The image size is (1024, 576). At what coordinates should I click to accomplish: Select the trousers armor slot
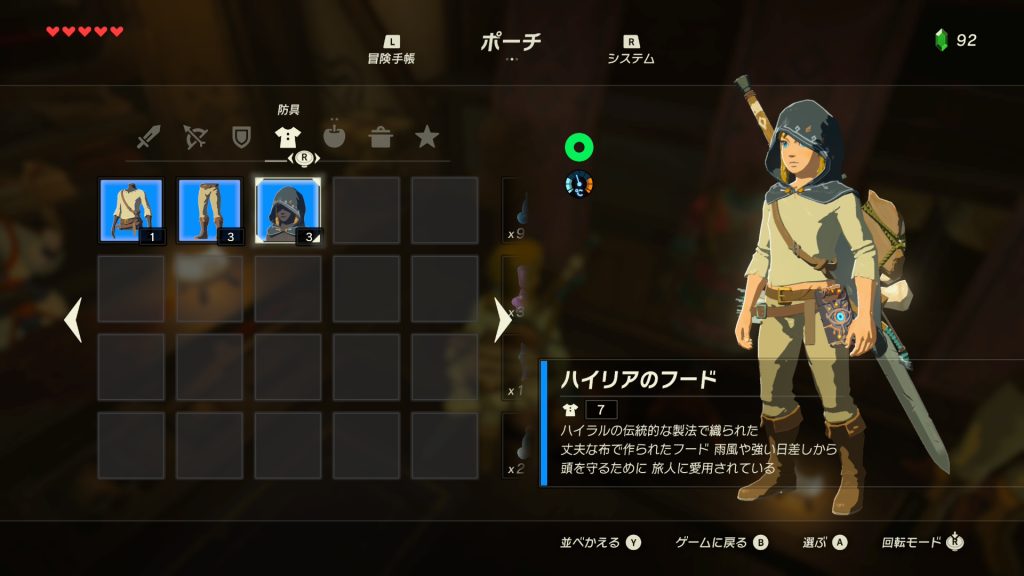tap(210, 211)
